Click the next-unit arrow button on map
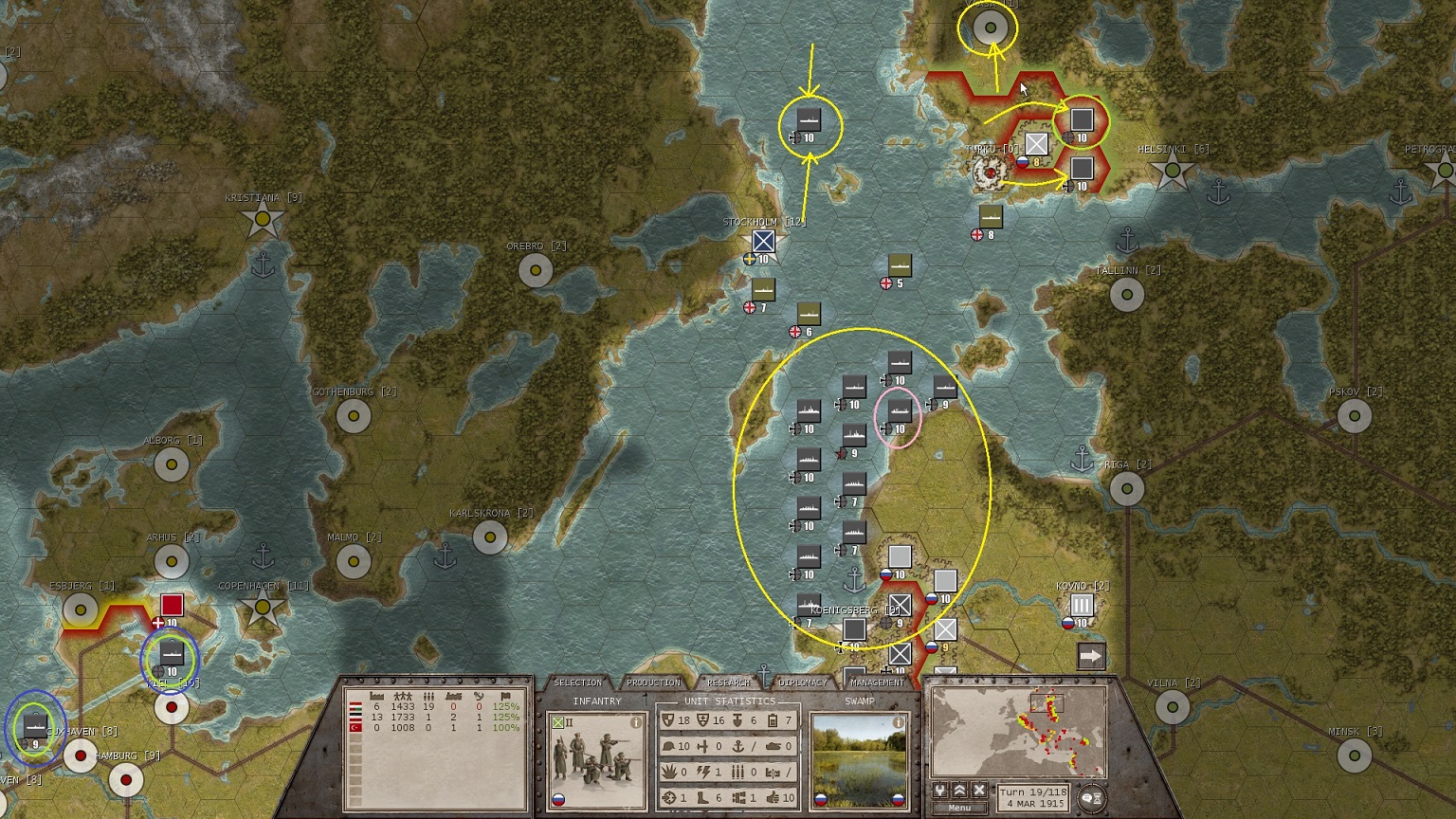The width and height of the screenshot is (1456, 819). coord(1091,655)
